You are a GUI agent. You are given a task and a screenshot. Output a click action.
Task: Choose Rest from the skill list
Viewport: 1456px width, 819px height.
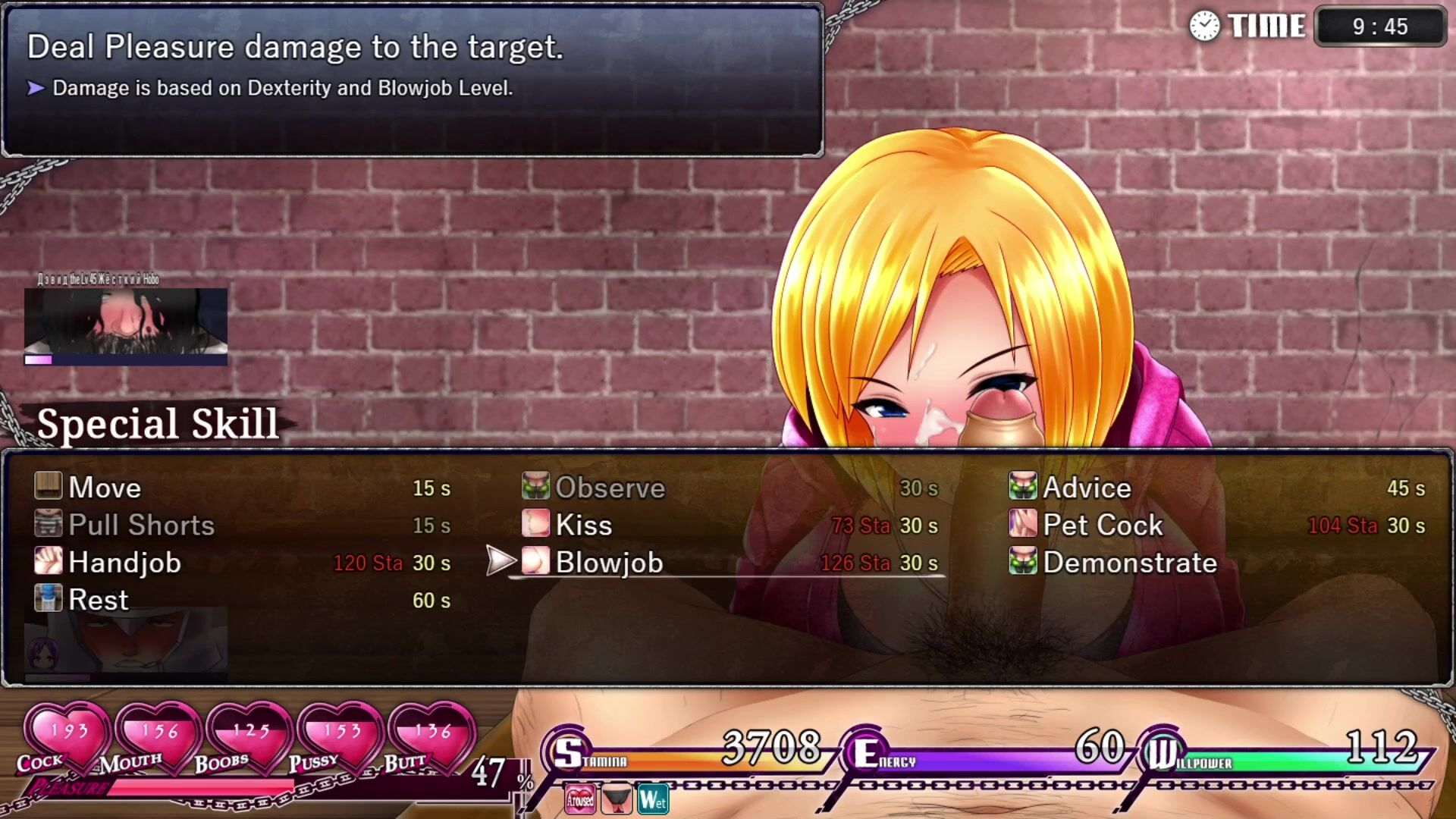pyautogui.click(x=98, y=600)
